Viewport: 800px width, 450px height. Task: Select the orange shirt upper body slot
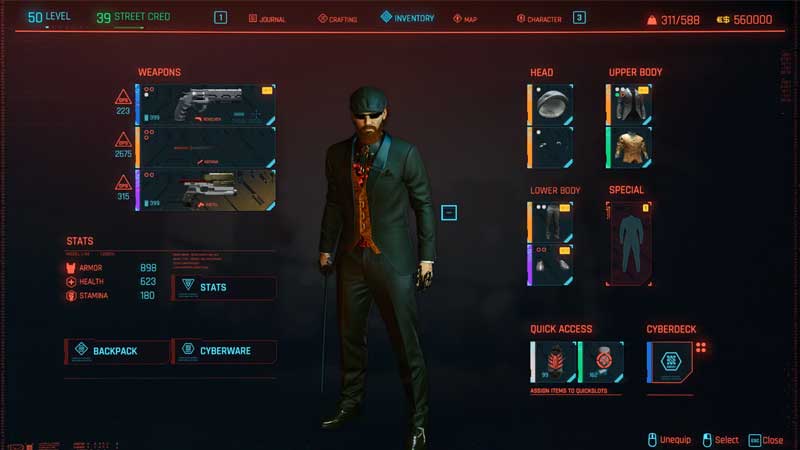tap(629, 147)
